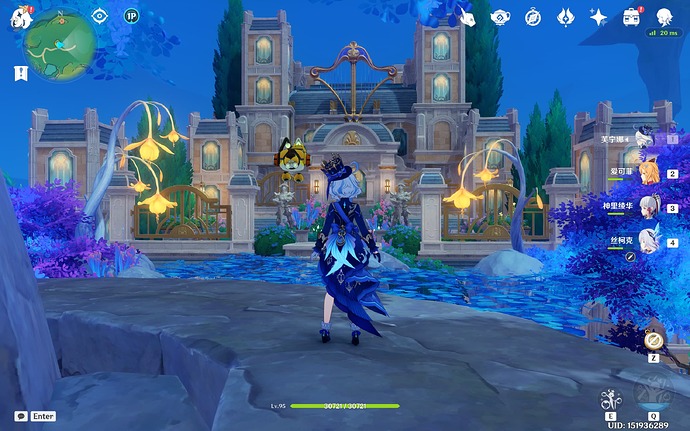Use the gadget compass quick-use icon

653,339
